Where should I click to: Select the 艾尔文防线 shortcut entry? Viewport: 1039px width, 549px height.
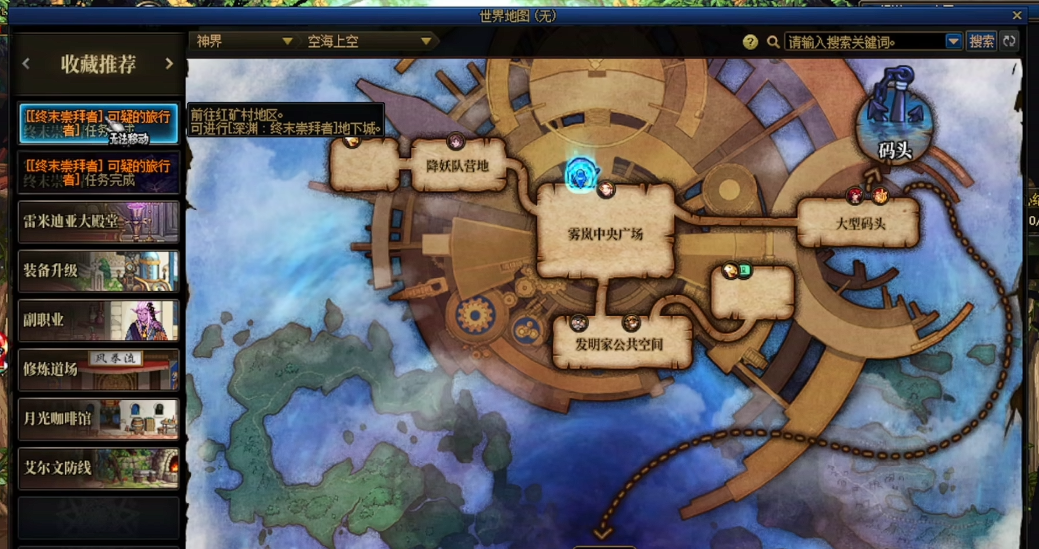[x=98, y=468]
